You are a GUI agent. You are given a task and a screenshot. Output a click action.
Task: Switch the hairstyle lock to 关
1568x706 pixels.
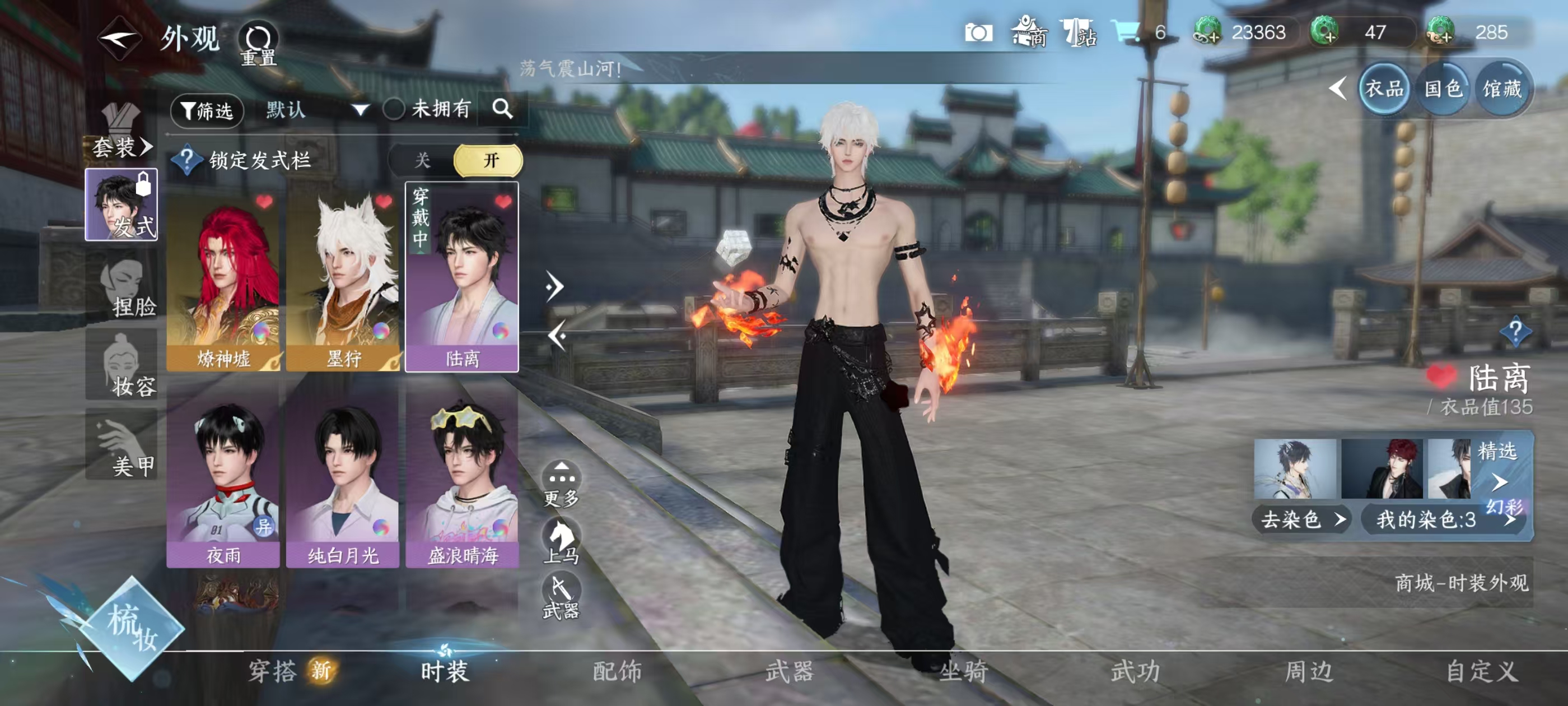pos(422,161)
